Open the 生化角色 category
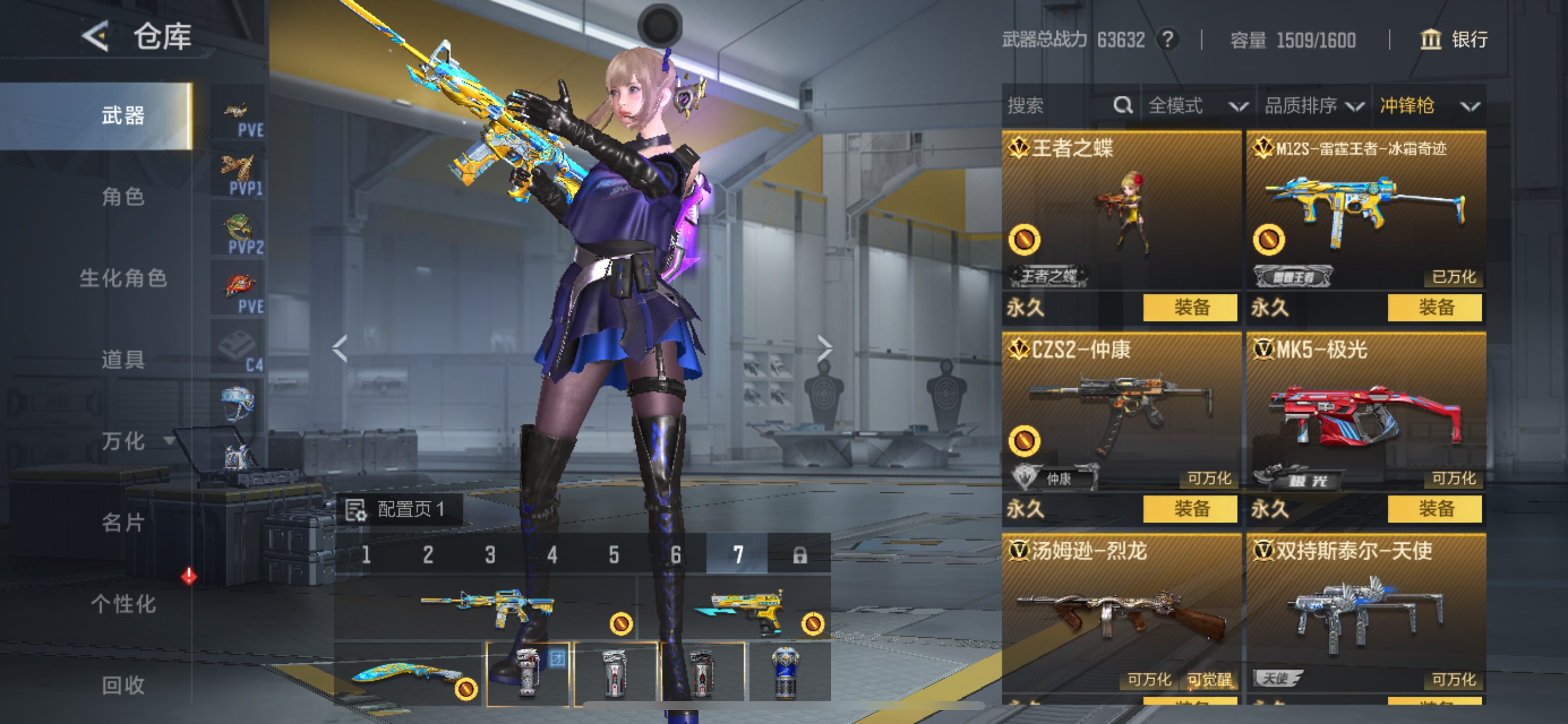Image resolution: width=1568 pixels, height=724 pixels. (x=123, y=278)
